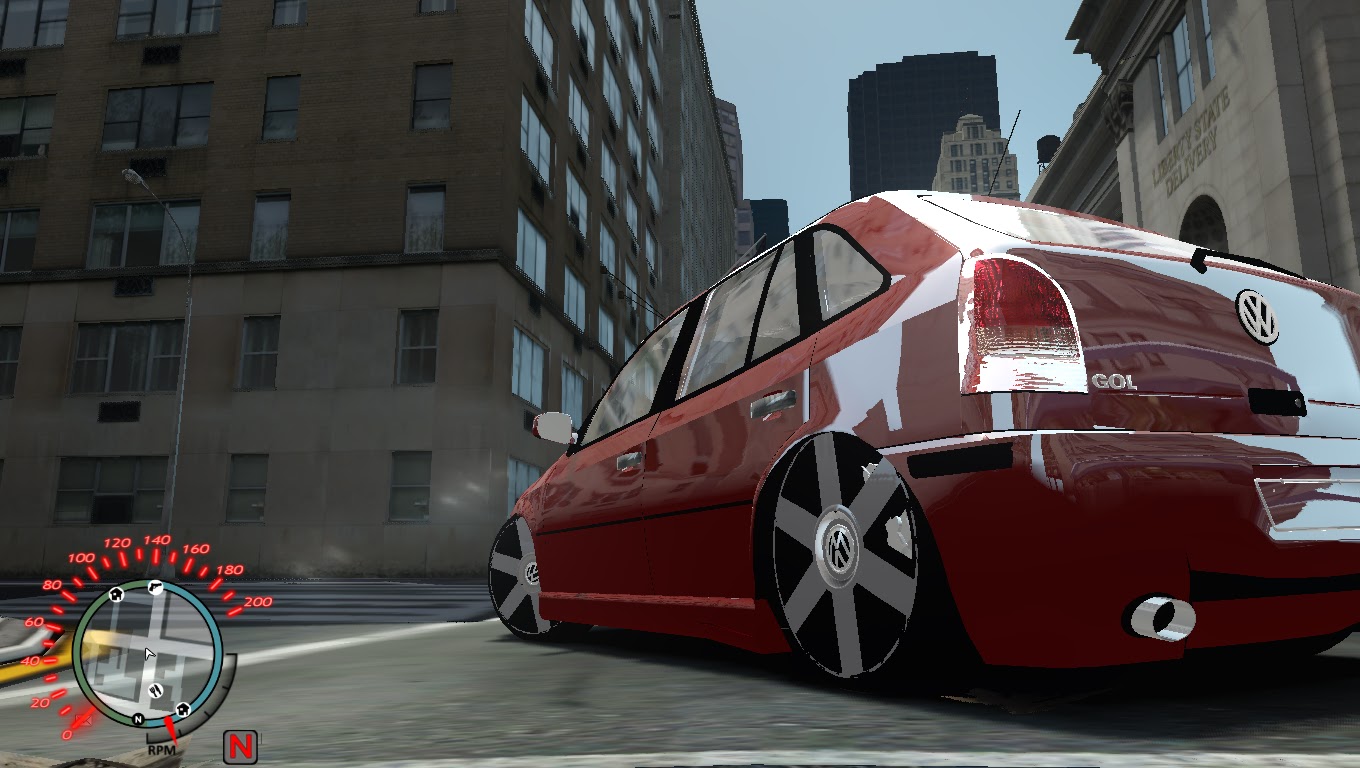Select the lower-right house icon on minimap
Image resolution: width=1360 pixels, height=768 pixels.
pyautogui.click(x=184, y=708)
